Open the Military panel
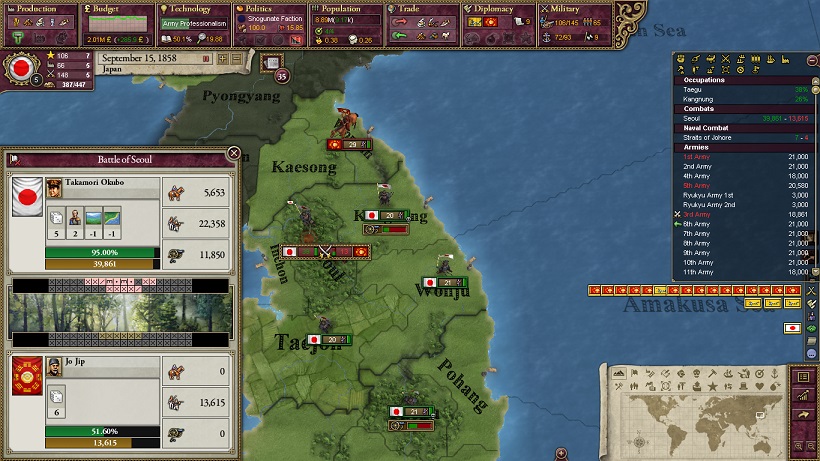Image resolution: width=820 pixels, height=461 pixels. tap(575, 9)
